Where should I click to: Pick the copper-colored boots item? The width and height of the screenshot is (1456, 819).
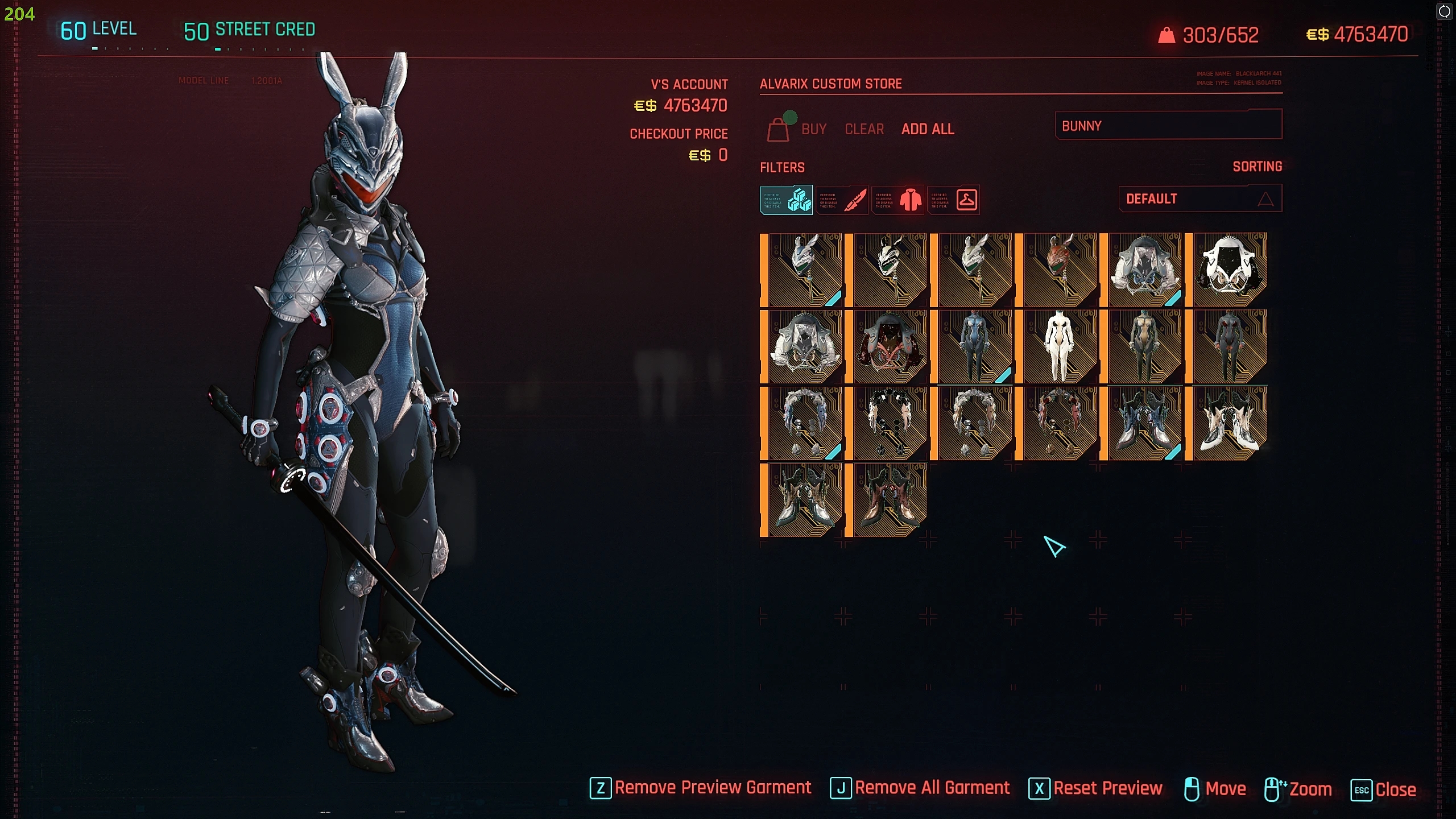pos(888,500)
